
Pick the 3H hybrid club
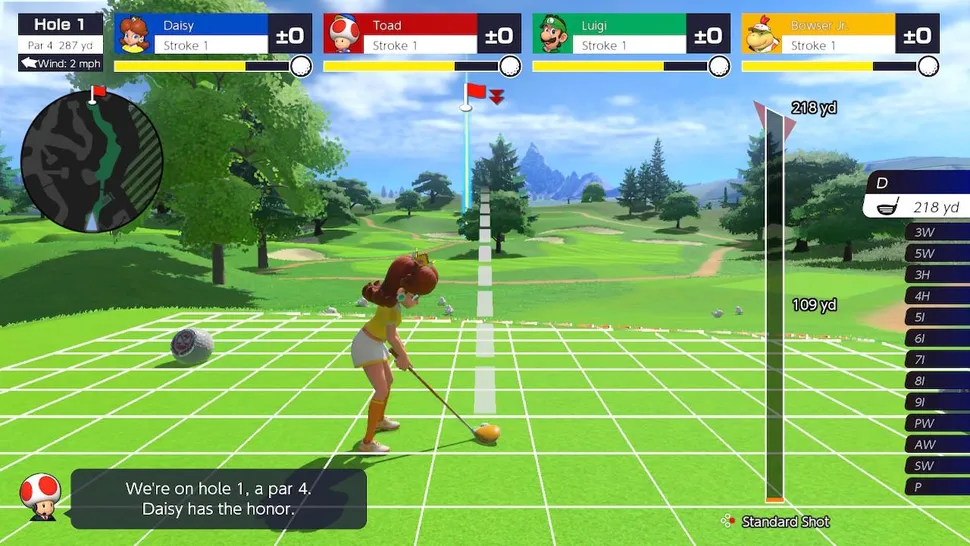coord(936,275)
